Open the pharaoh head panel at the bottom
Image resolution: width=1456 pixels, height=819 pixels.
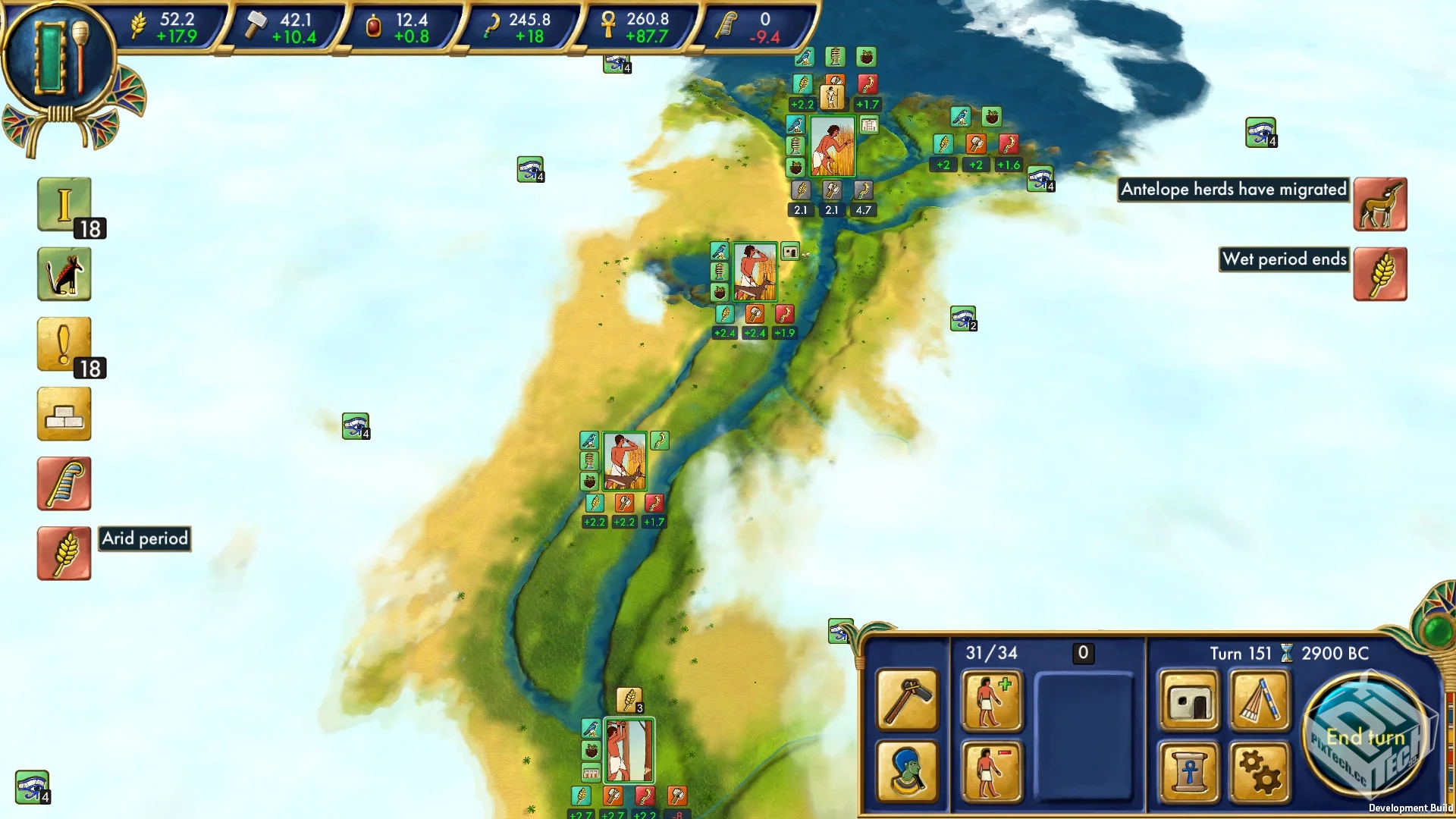[907, 772]
